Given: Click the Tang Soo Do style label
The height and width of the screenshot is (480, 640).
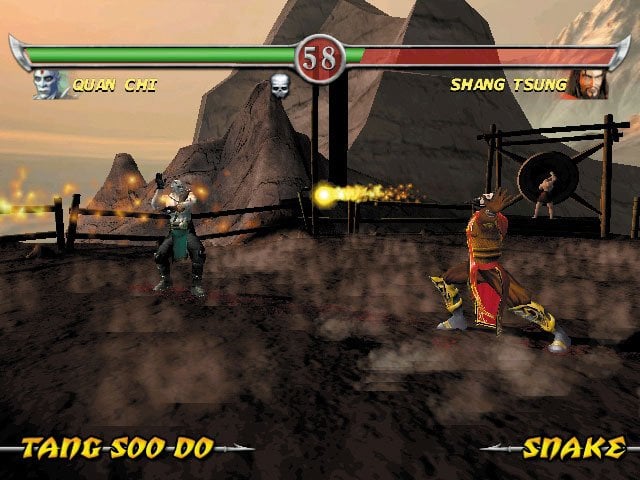Looking at the screenshot, I should (118, 448).
